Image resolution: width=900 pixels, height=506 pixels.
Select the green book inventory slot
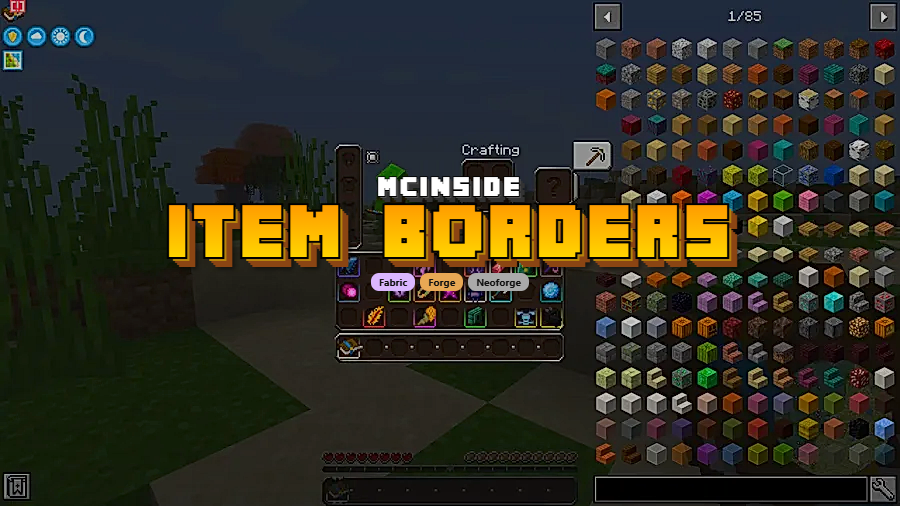click(x=475, y=317)
